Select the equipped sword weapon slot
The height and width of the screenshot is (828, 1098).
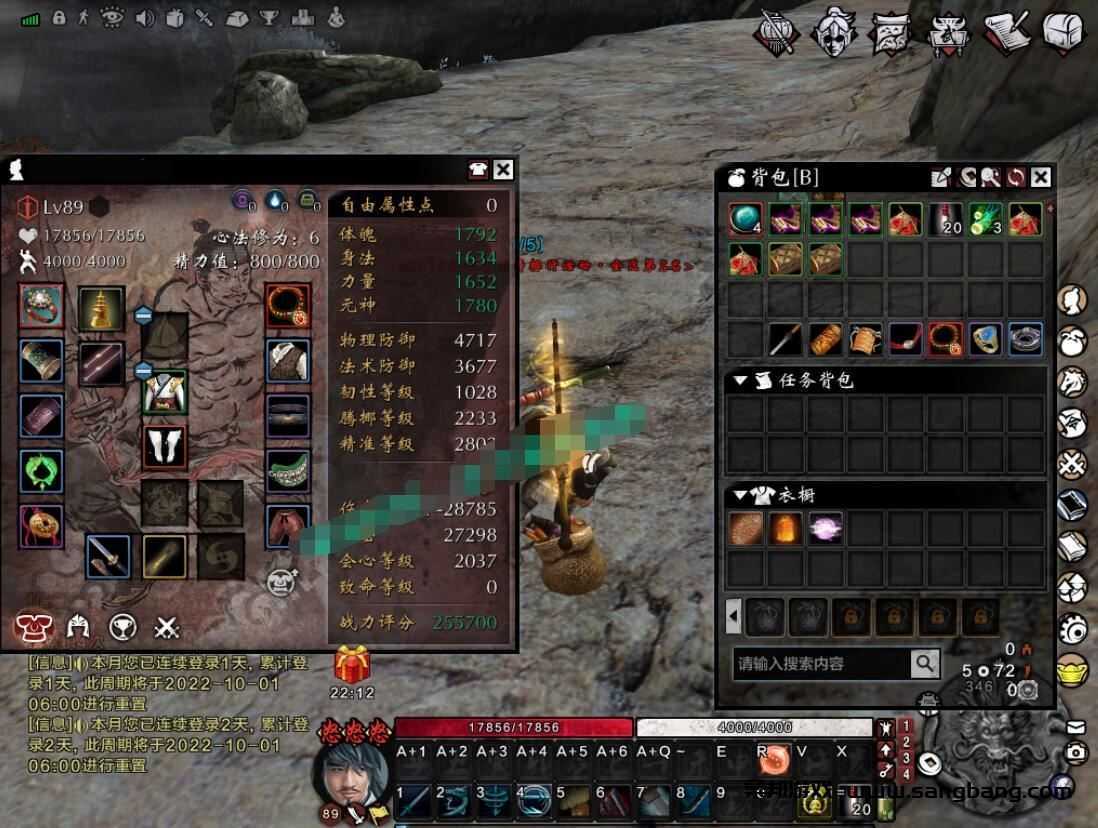[106, 556]
